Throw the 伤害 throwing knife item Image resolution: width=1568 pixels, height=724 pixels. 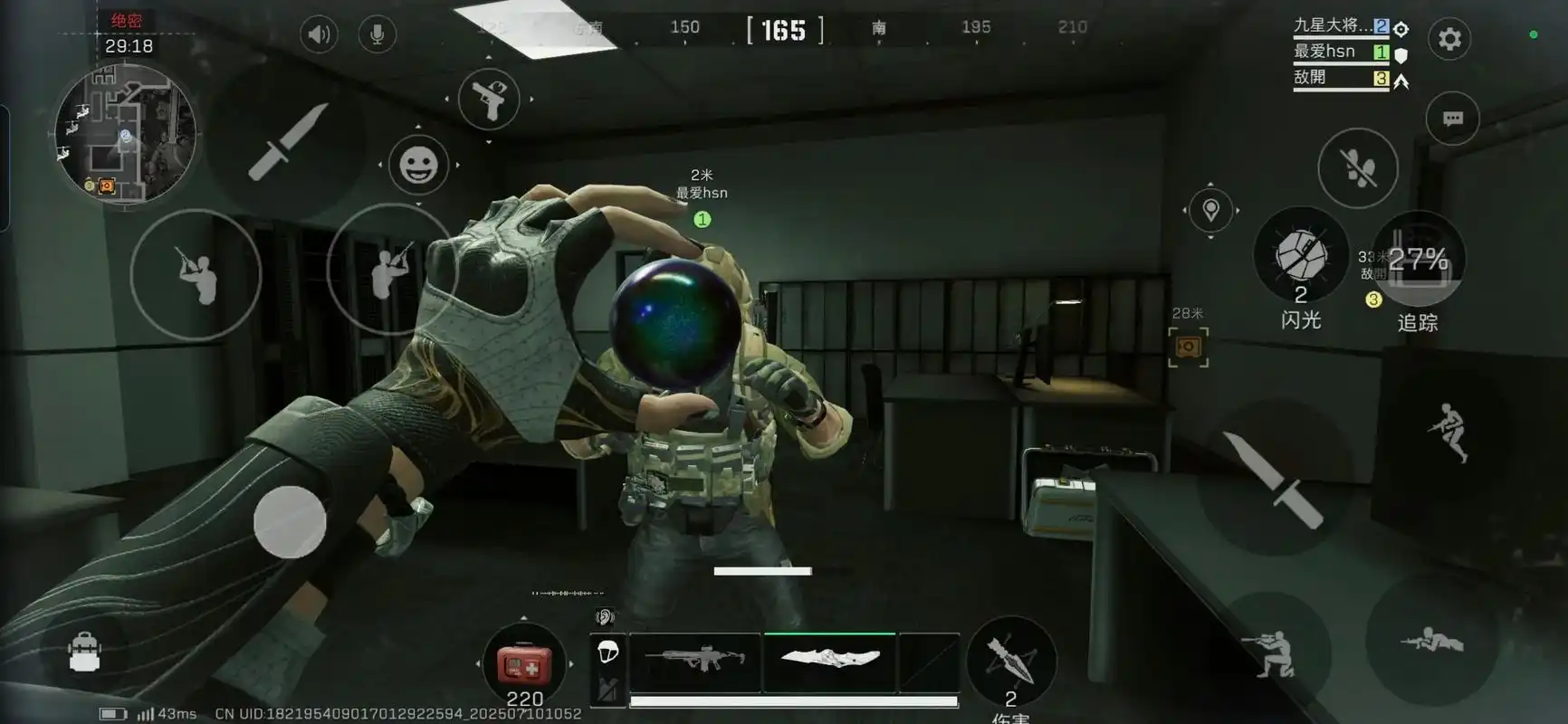tap(1010, 661)
